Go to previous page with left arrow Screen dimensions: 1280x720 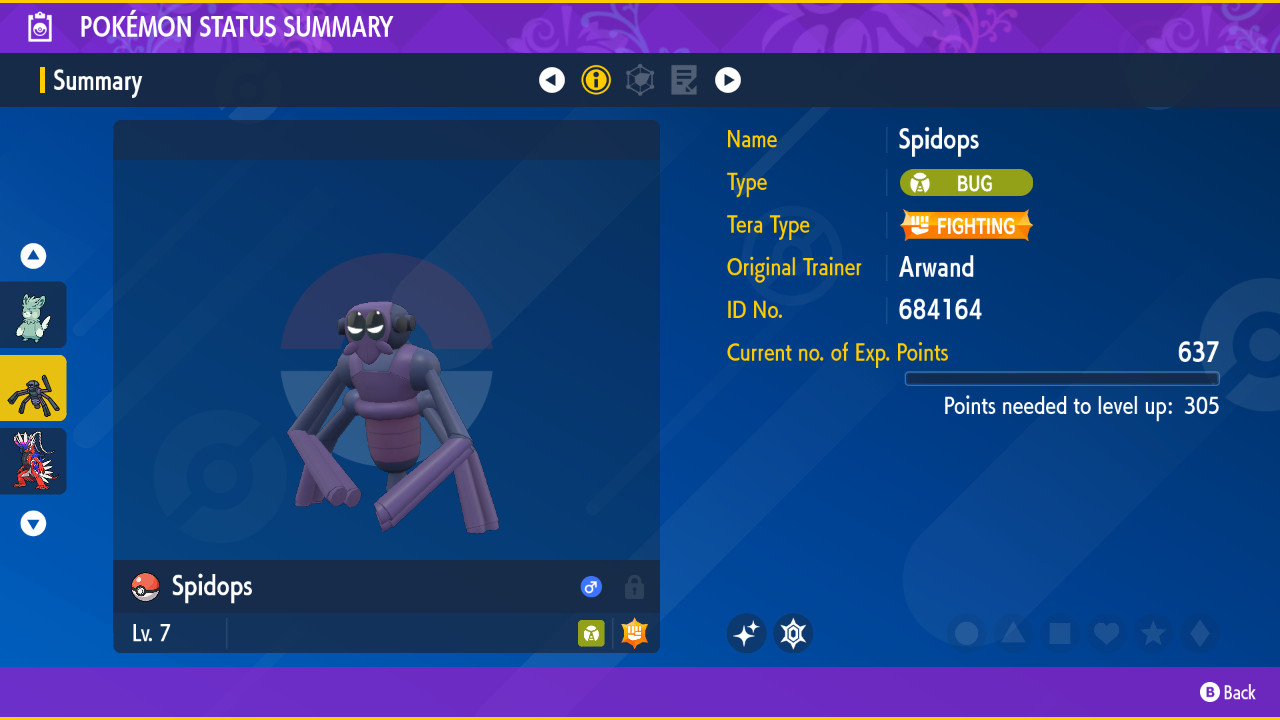[552, 80]
